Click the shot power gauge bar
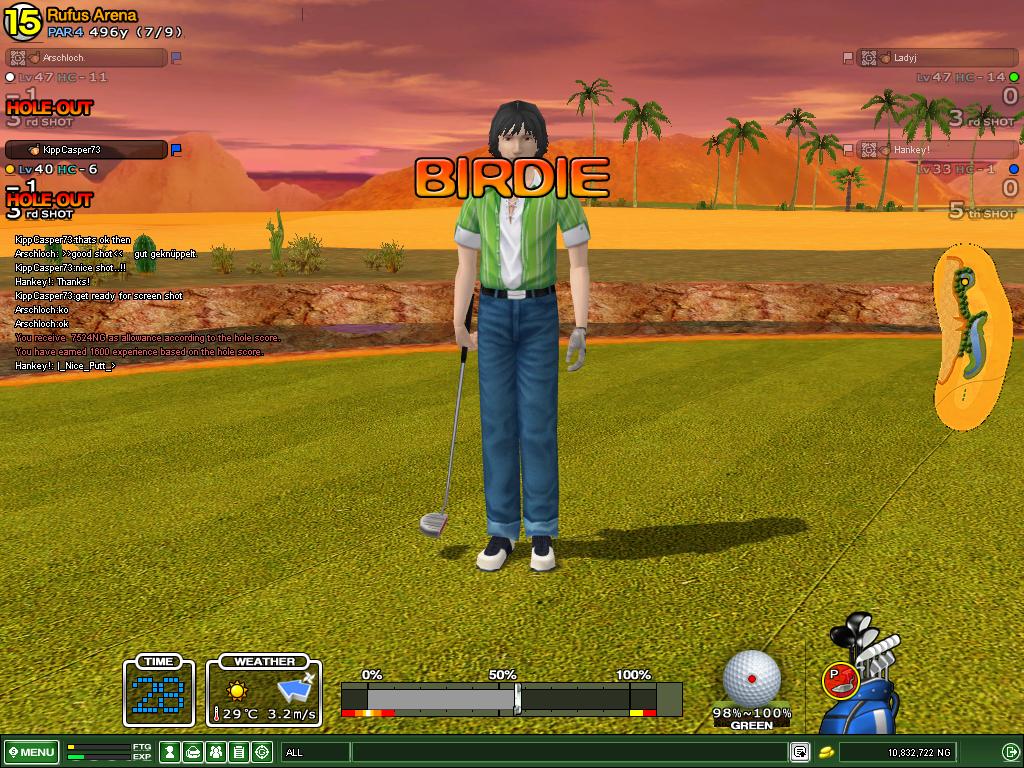 tap(511, 698)
